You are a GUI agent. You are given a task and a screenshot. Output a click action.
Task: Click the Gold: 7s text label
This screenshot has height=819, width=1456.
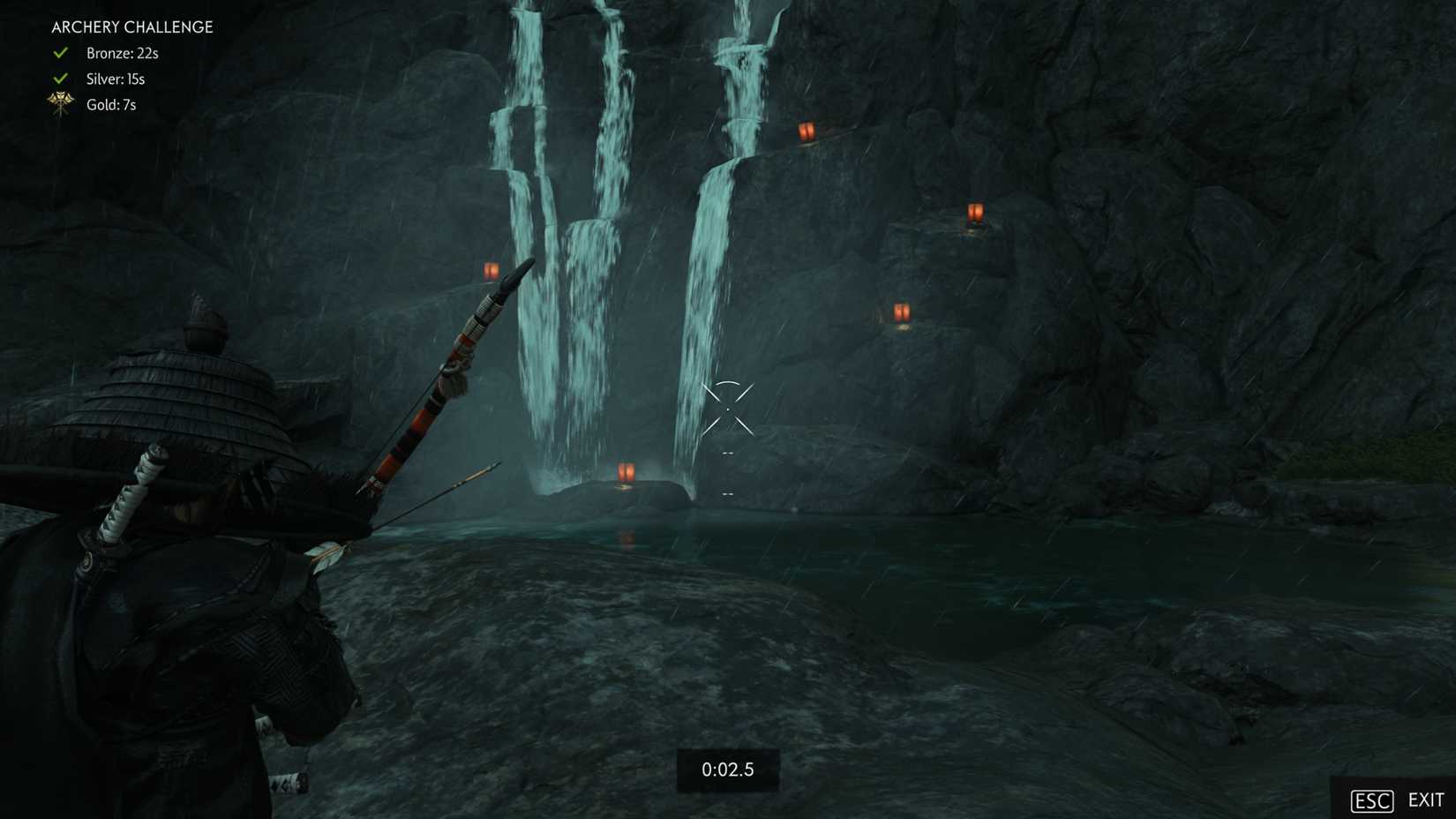pos(110,104)
